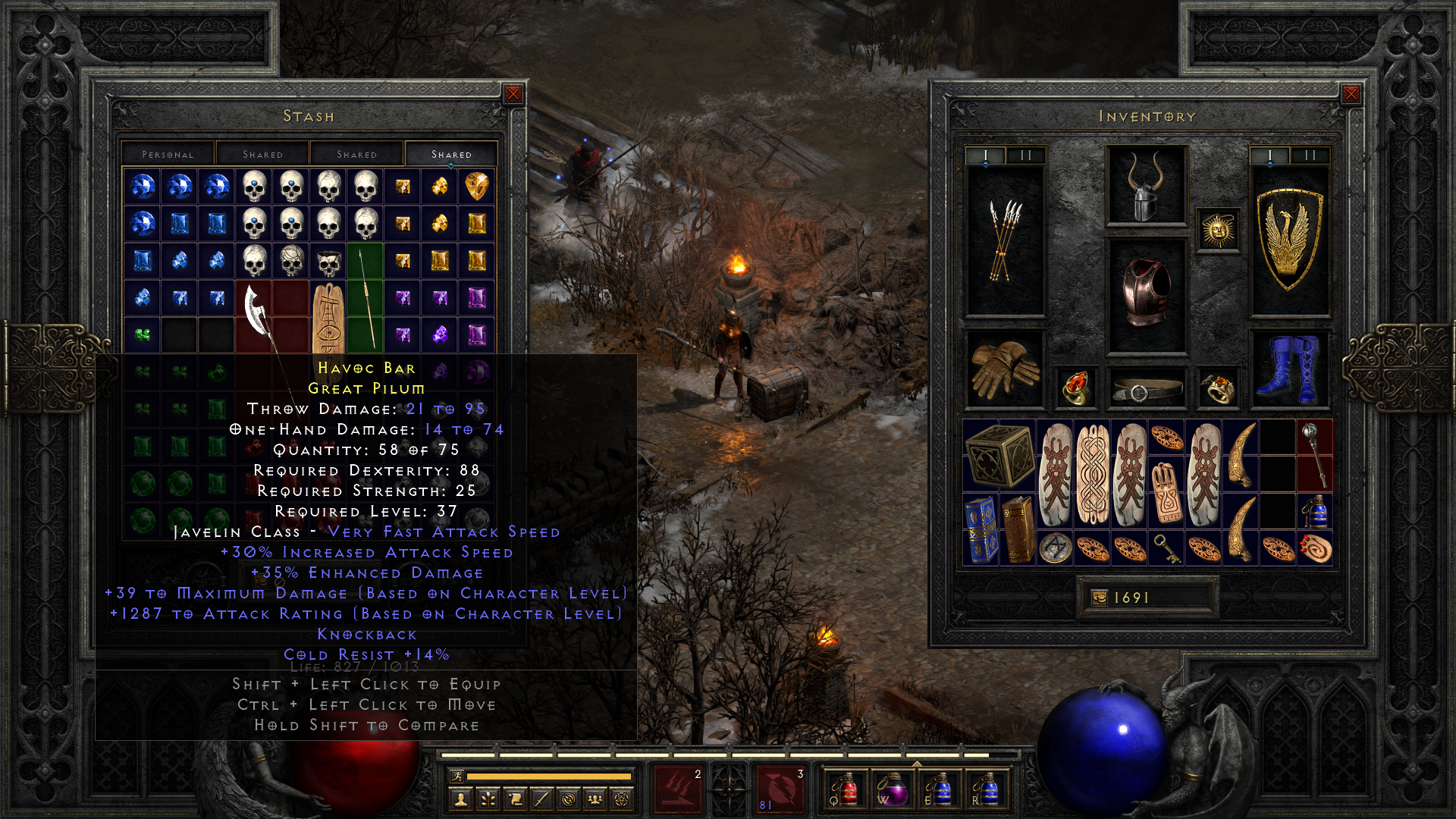This screenshot has width=1456, height=819.
Task: Pick up the leather gloves
Action: point(1005,369)
